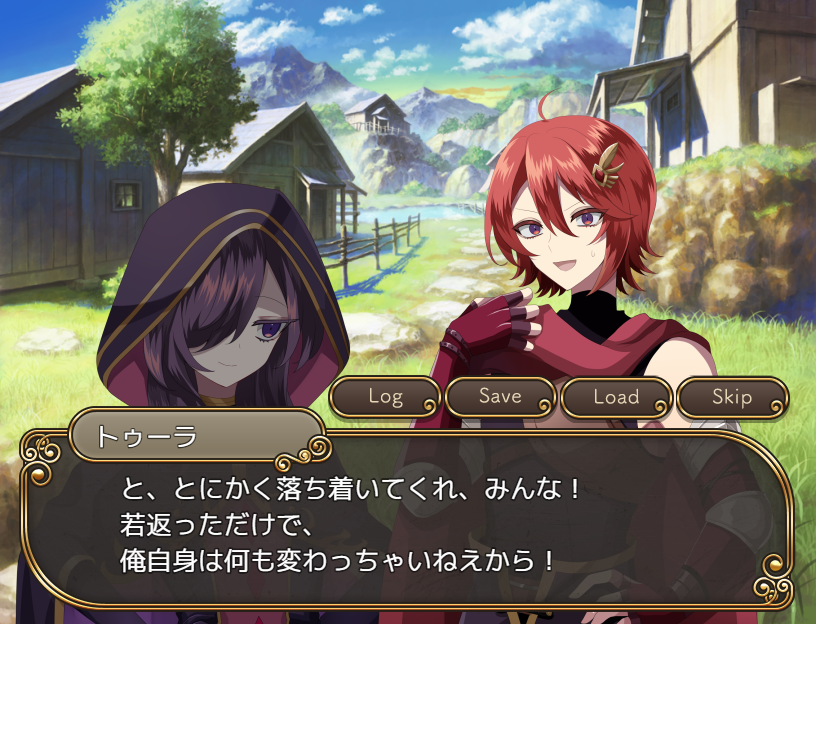Advance the dialogue text box
Screen dimensions: 816x750
(406, 527)
